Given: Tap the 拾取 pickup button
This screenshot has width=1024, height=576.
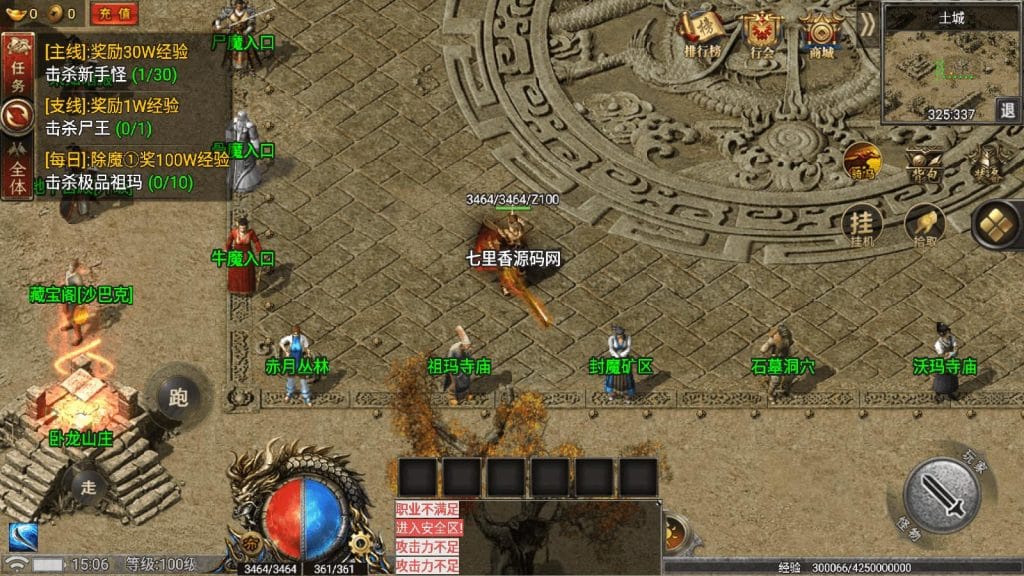Looking at the screenshot, I should 925,226.
